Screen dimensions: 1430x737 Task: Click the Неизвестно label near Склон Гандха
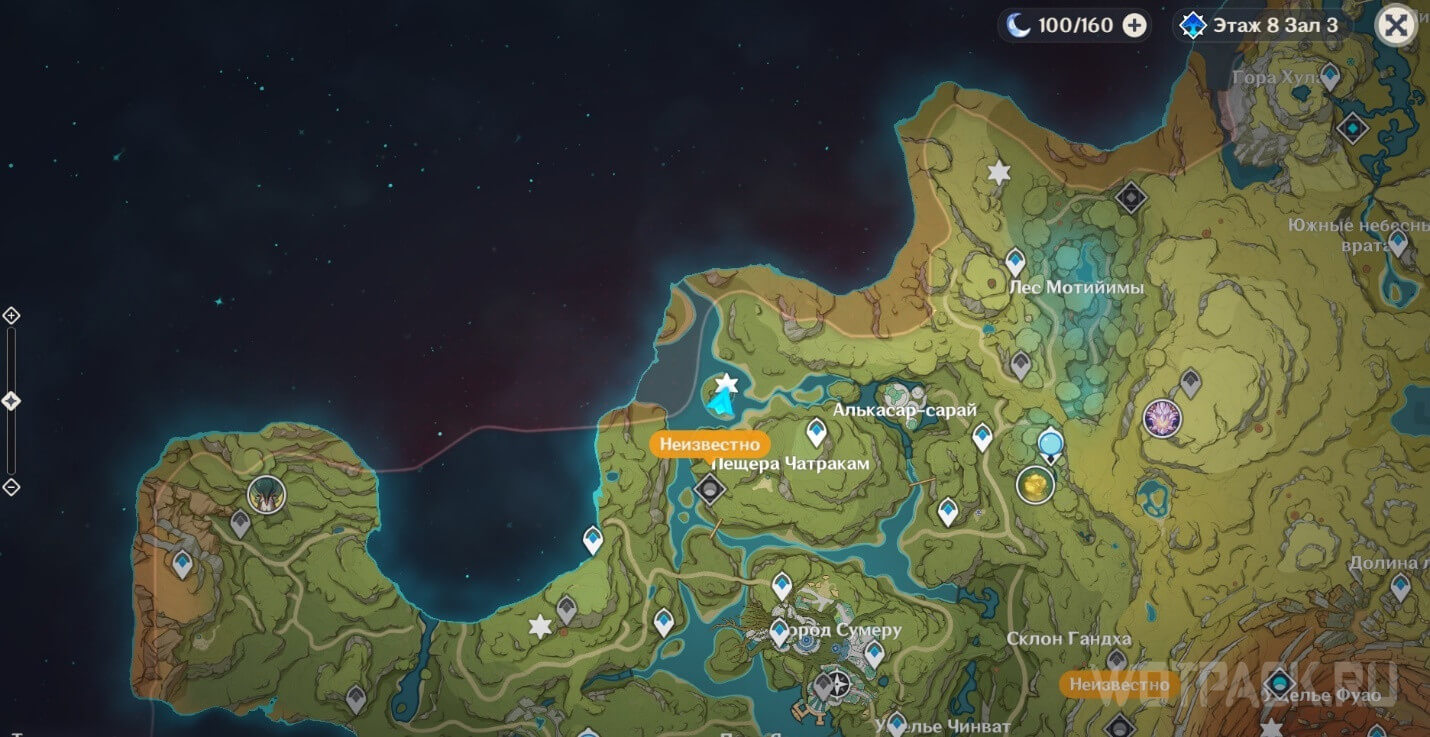click(x=1118, y=685)
